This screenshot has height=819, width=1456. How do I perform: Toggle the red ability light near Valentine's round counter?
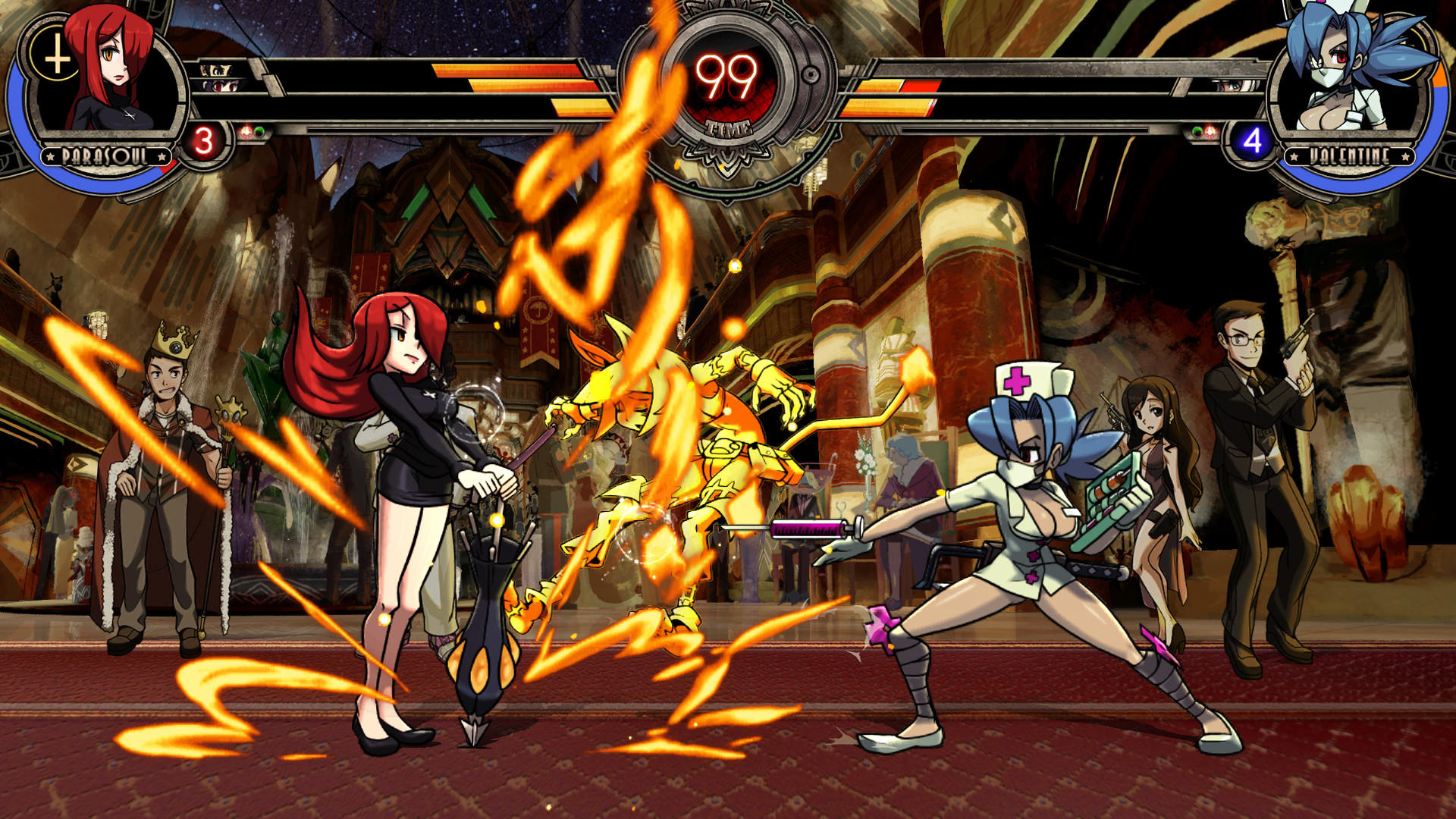coord(1210,133)
